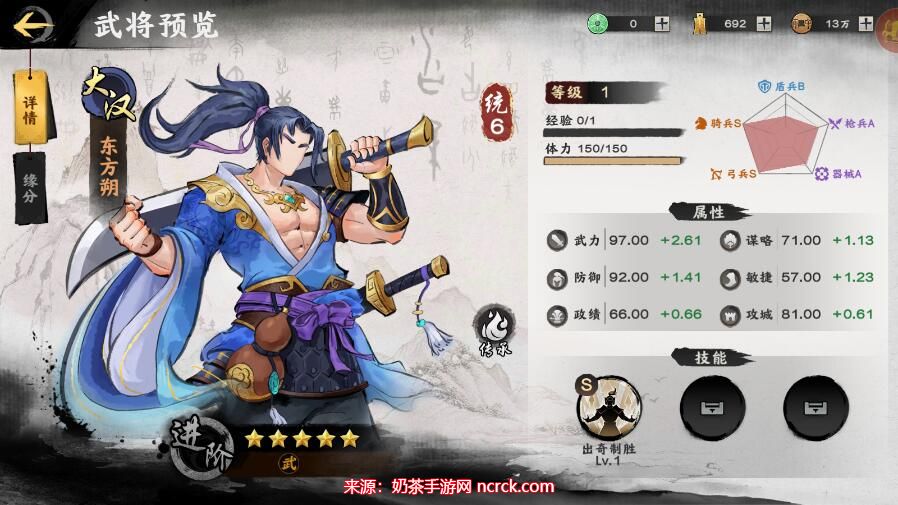This screenshot has height=505, width=898.
Task: Add currency with the plus beside 692
Action: [764, 24]
